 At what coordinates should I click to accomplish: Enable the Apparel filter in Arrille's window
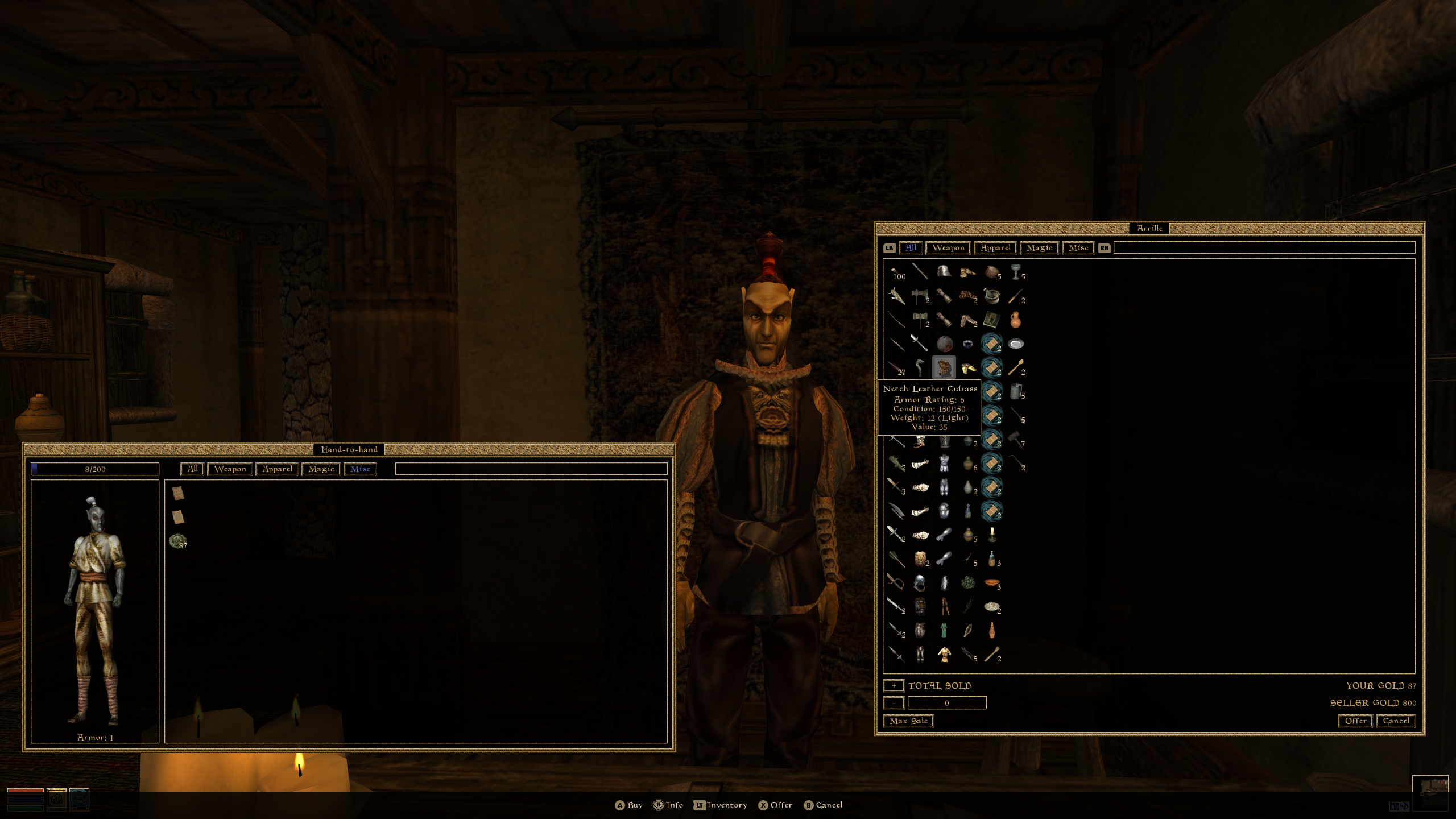[x=995, y=248]
